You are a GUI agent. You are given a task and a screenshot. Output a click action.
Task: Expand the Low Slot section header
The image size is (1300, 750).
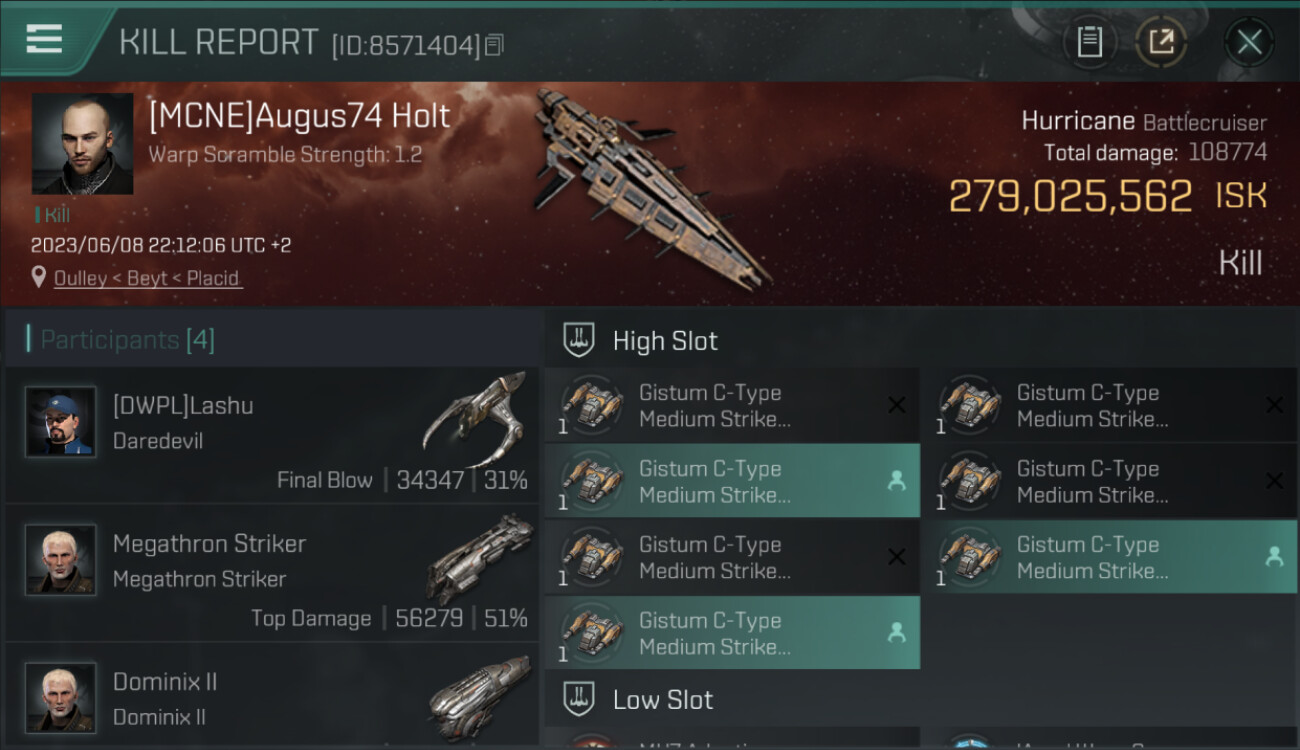(663, 699)
